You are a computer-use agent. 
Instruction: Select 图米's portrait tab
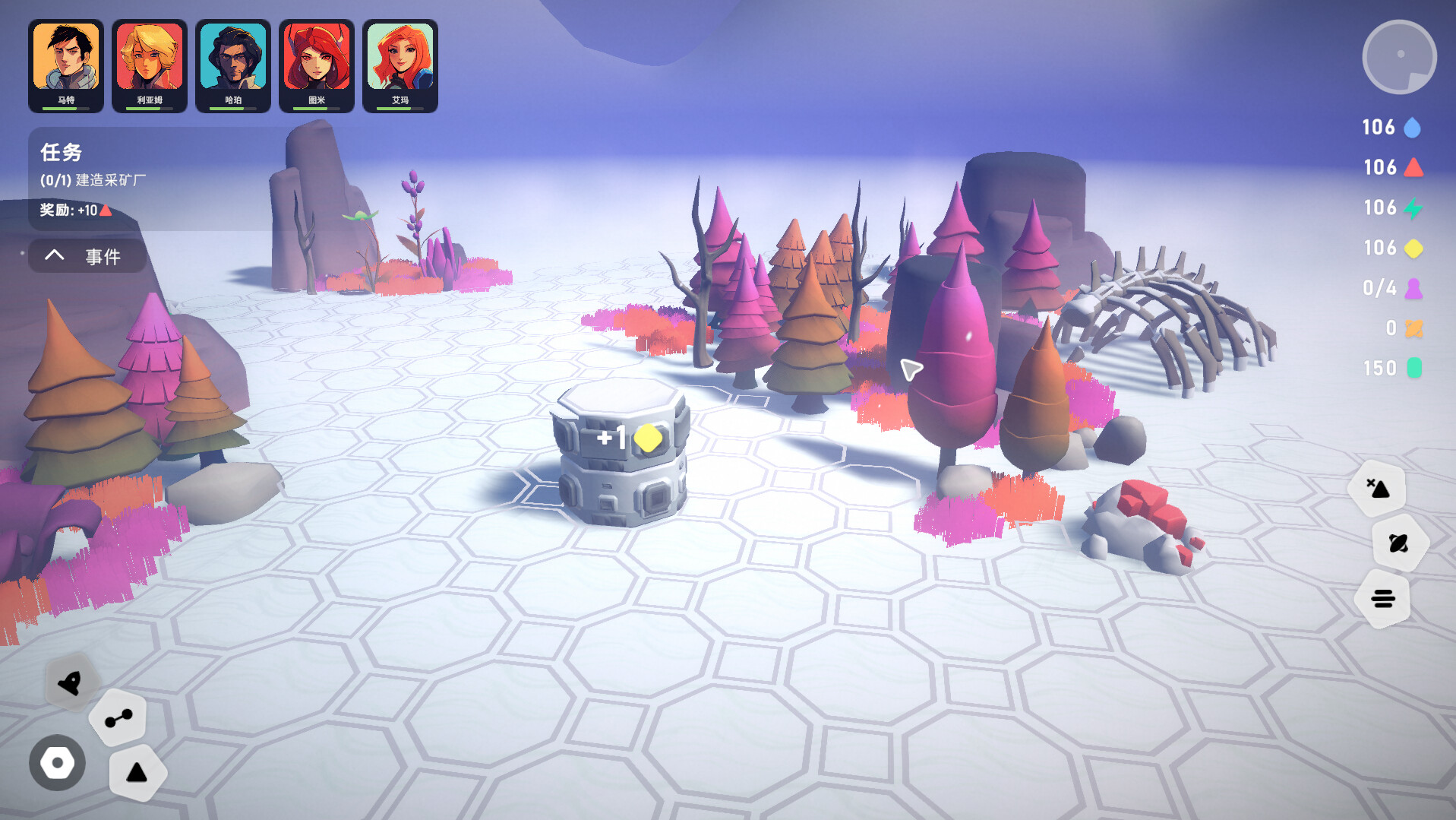pos(317,57)
